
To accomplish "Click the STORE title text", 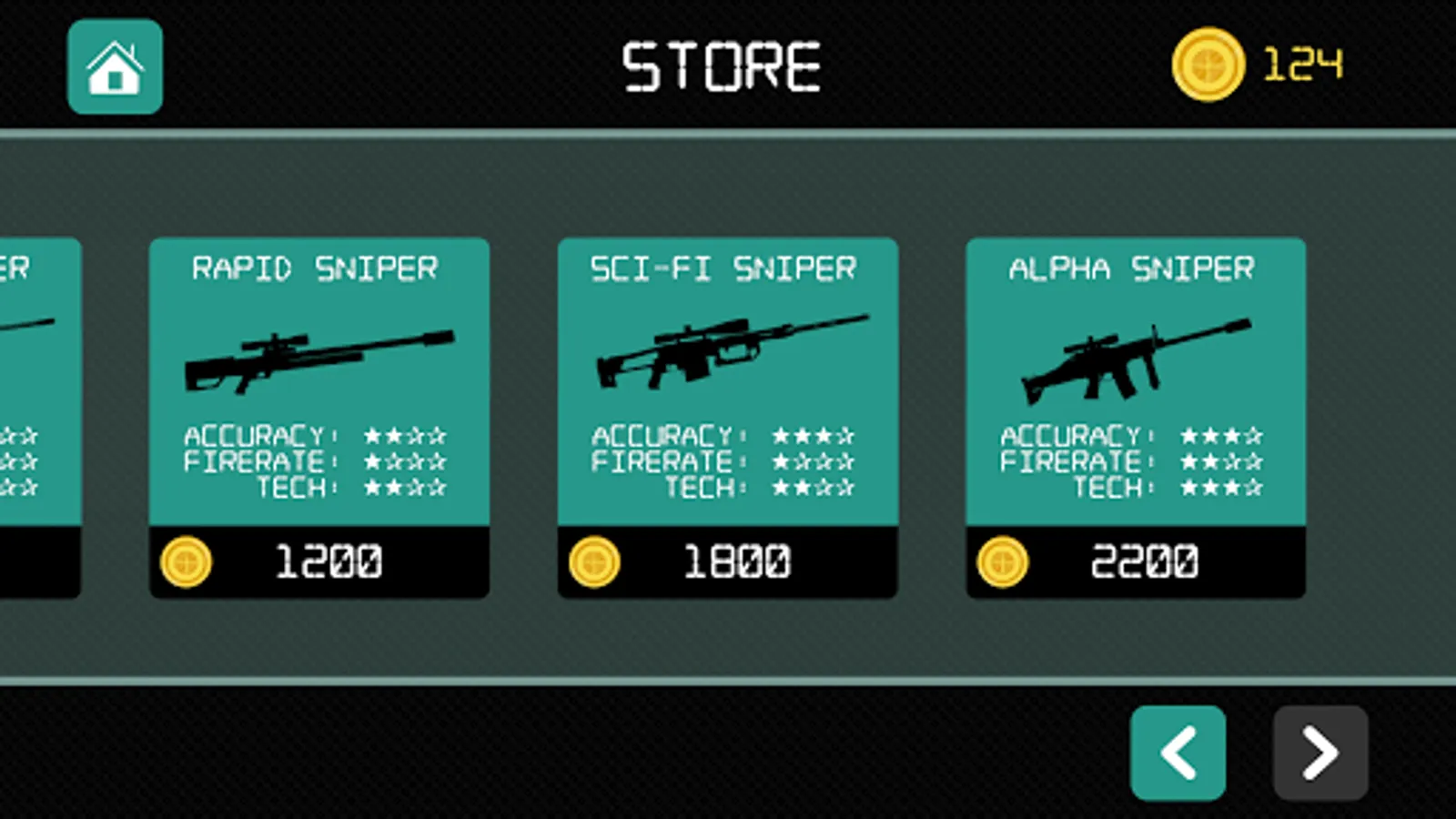I will (722, 66).
